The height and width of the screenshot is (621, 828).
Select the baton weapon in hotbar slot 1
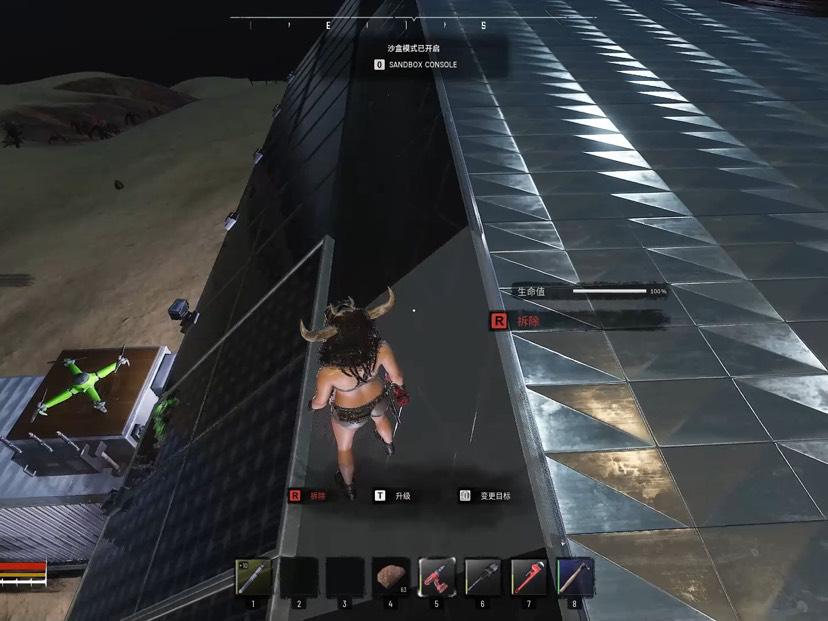pos(253,577)
